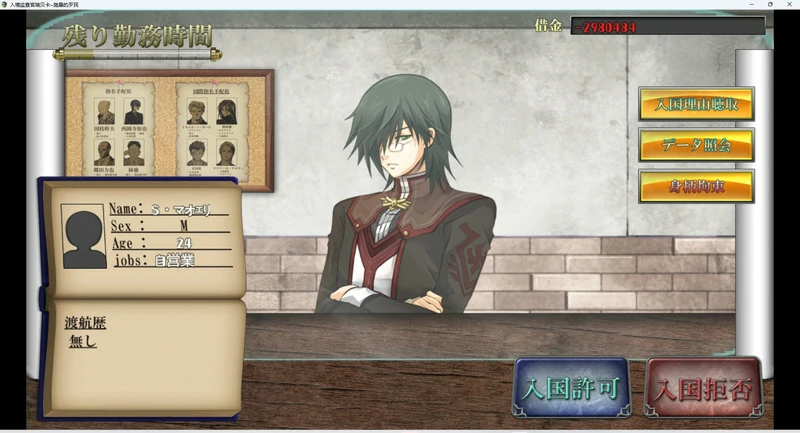This screenshot has height=433, width=800.
Task: Choose the 身柄拘束 detain button
Action: point(696,186)
